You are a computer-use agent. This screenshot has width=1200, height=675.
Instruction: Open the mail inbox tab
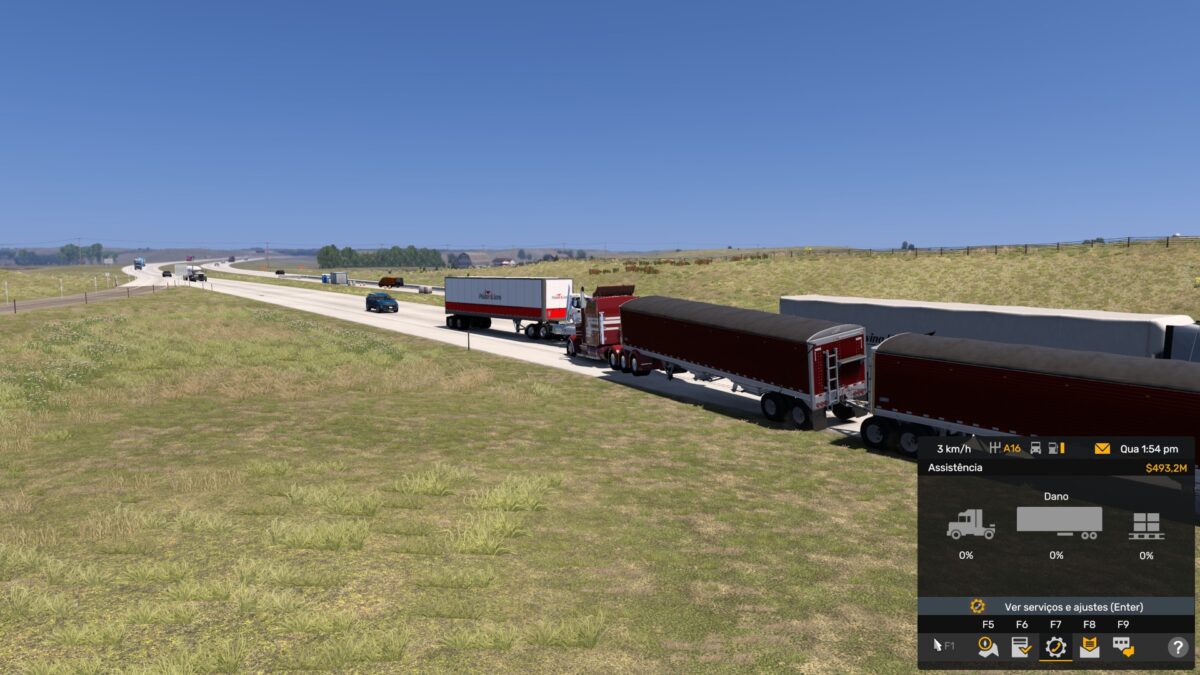(x=1089, y=647)
